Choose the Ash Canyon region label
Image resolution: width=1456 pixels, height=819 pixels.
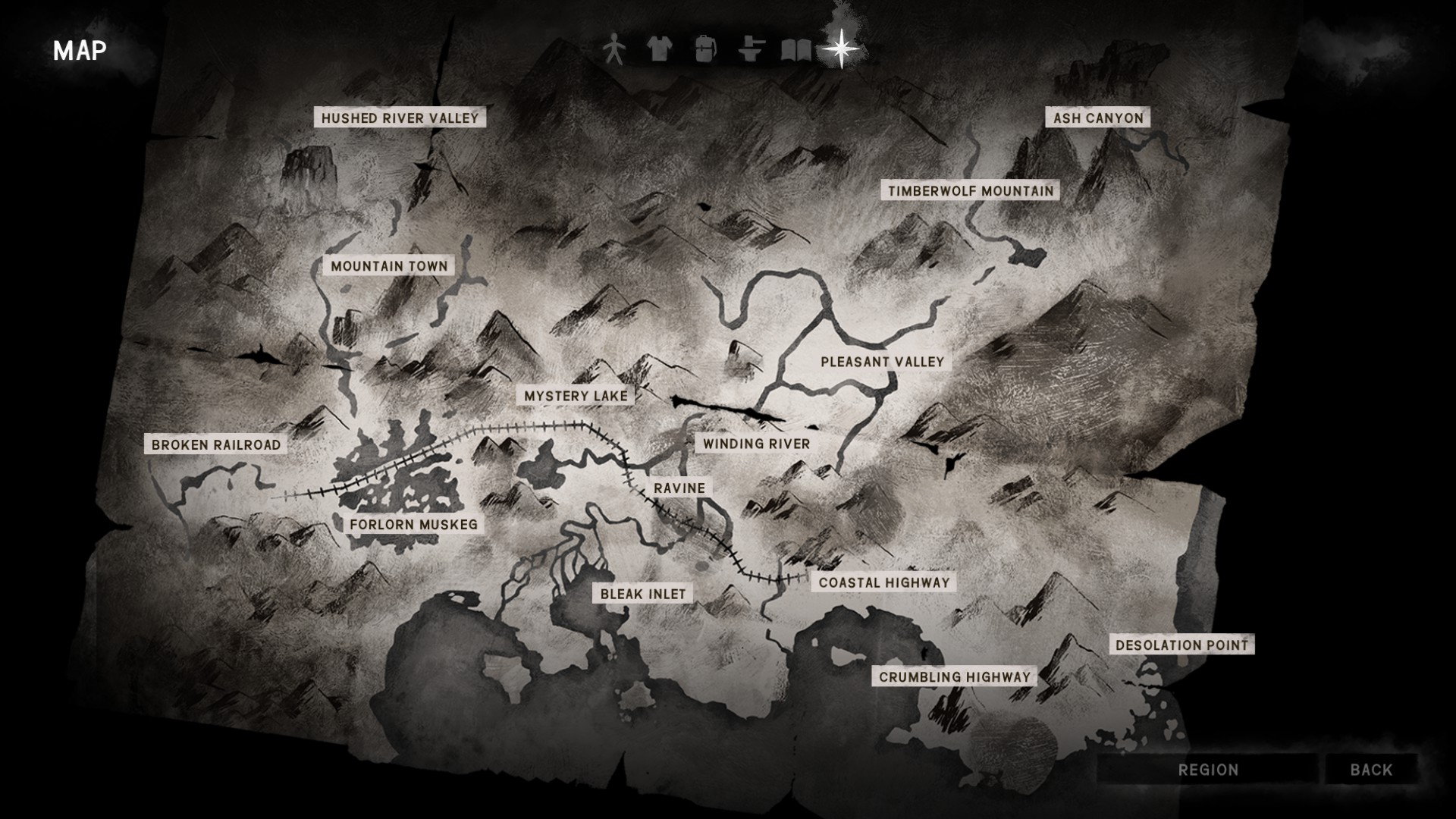point(1098,118)
